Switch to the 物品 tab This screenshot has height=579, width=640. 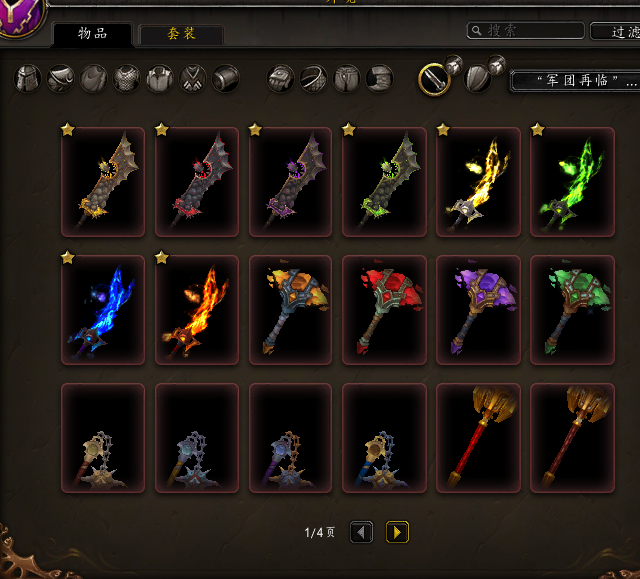pyautogui.click(x=92, y=34)
